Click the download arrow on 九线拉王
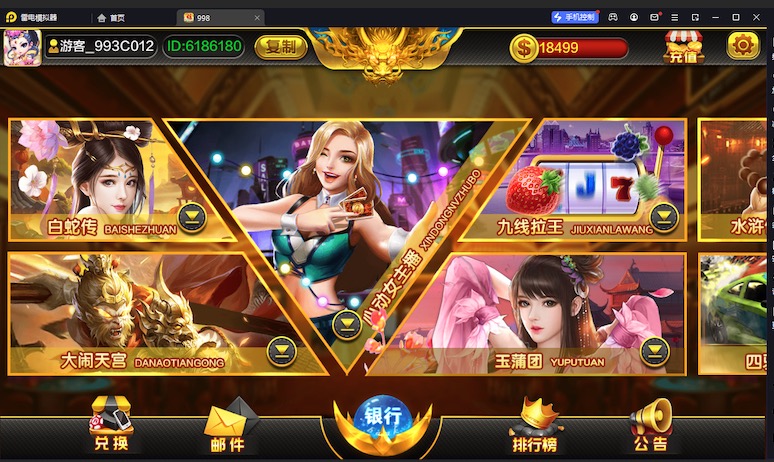The image size is (774, 462). [663, 216]
